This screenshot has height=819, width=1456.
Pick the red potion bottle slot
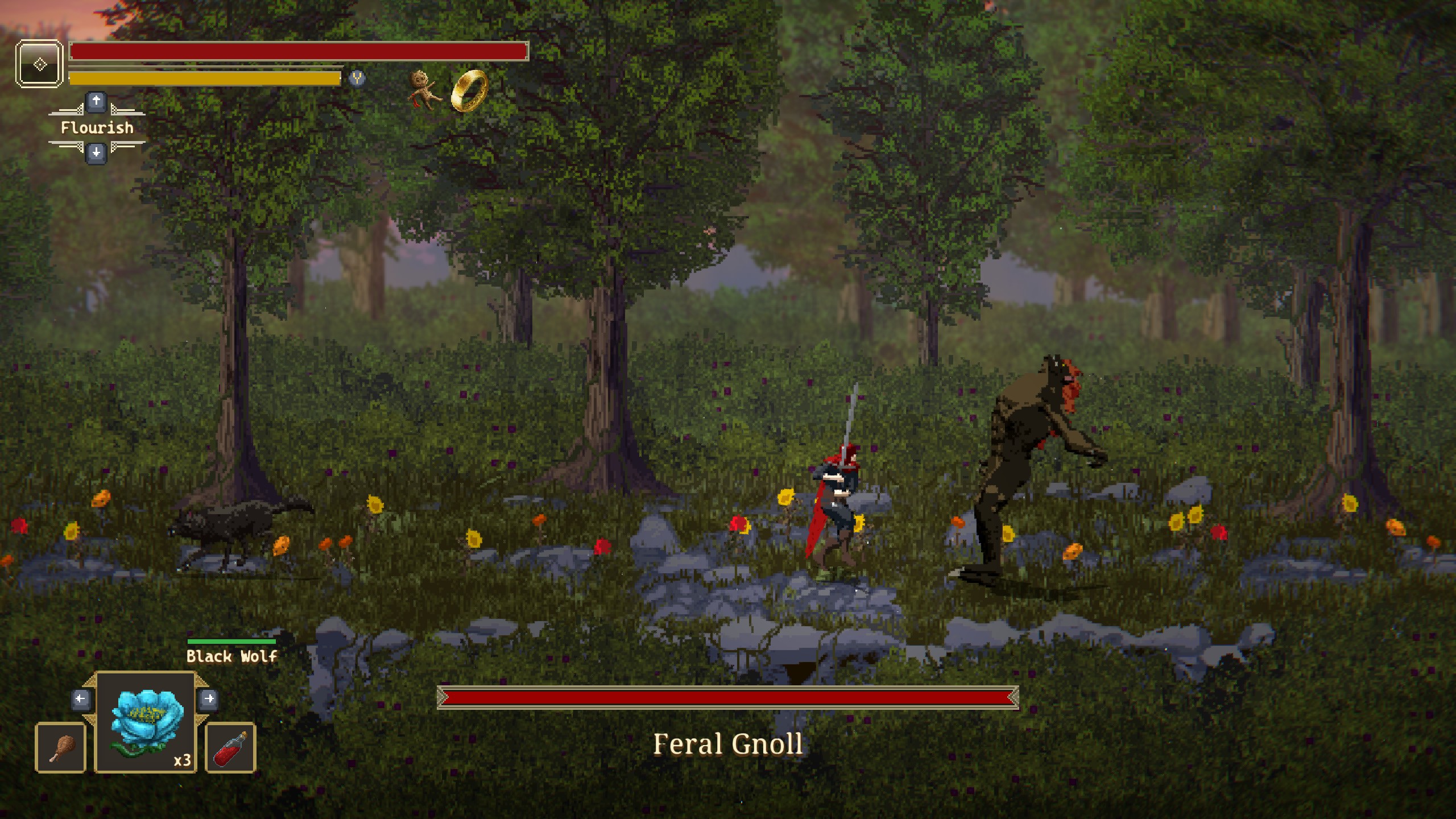pyautogui.click(x=230, y=748)
